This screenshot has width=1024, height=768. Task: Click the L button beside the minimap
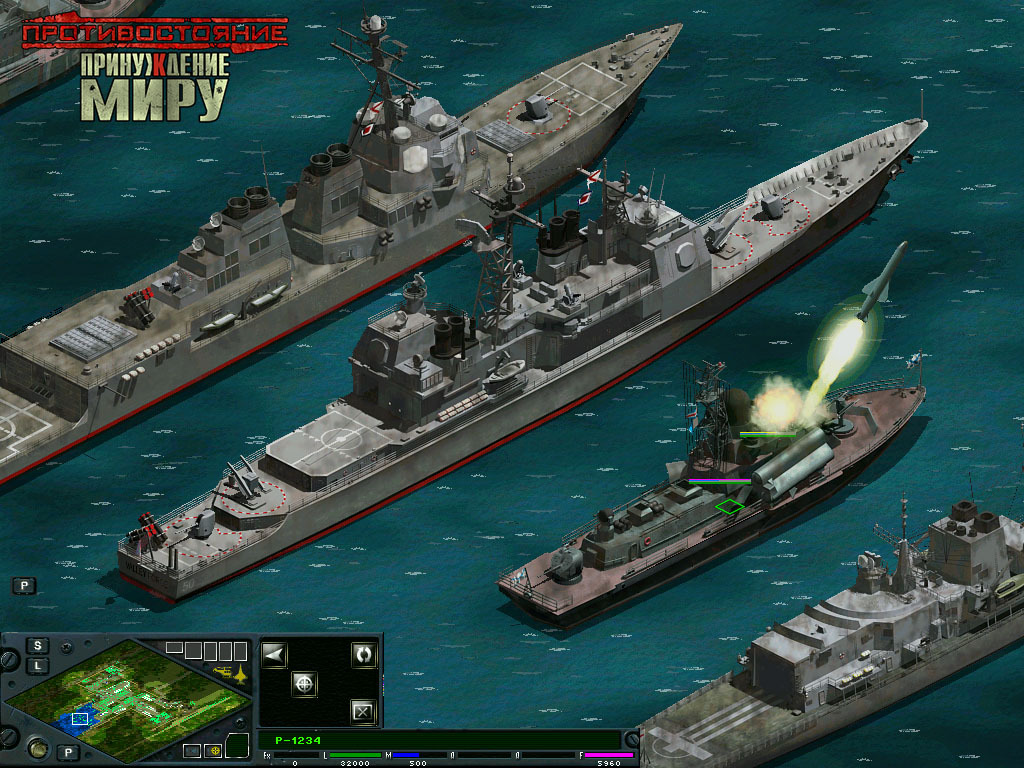(37, 665)
